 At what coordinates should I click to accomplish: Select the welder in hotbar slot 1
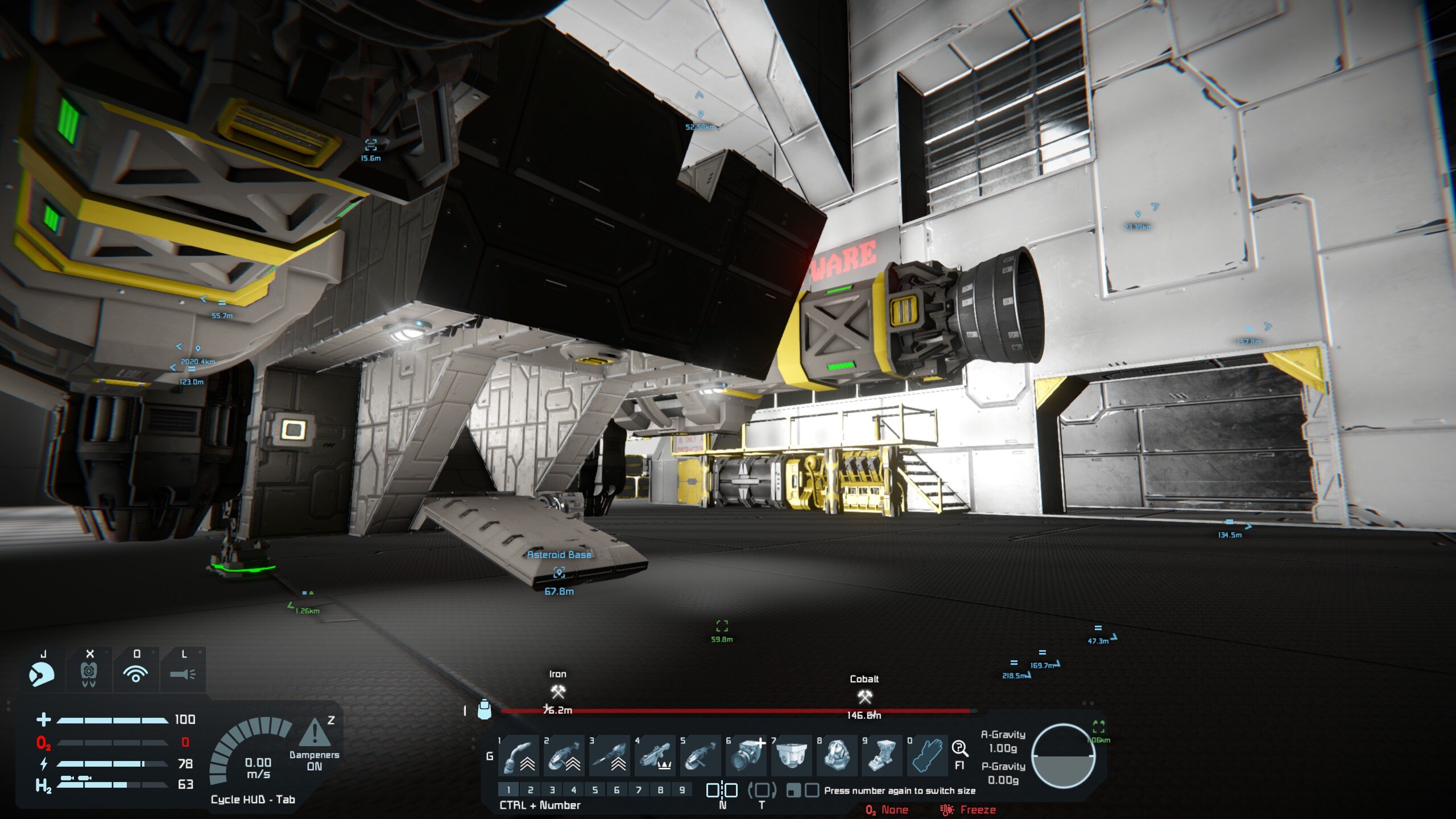(x=518, y=756)
